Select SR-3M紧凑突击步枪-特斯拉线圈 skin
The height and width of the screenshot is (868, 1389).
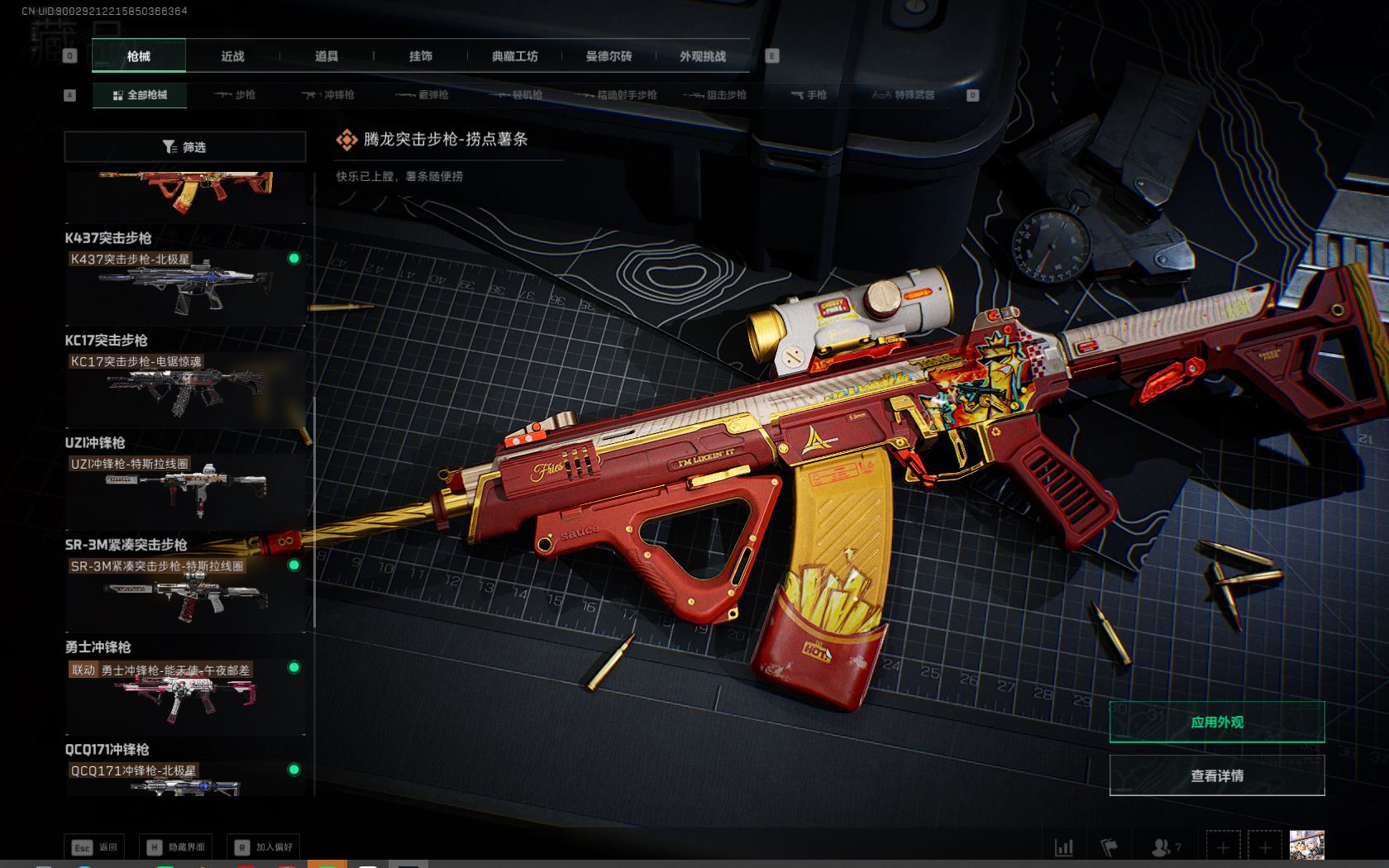tap(184, 593)
